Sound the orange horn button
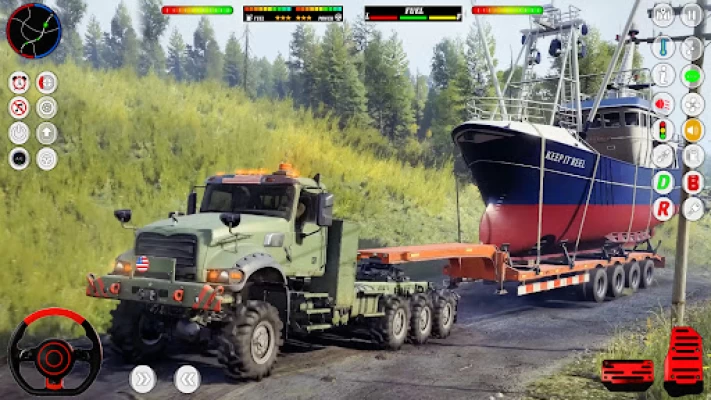Screen dimensions: 711x400 point(692,130)
